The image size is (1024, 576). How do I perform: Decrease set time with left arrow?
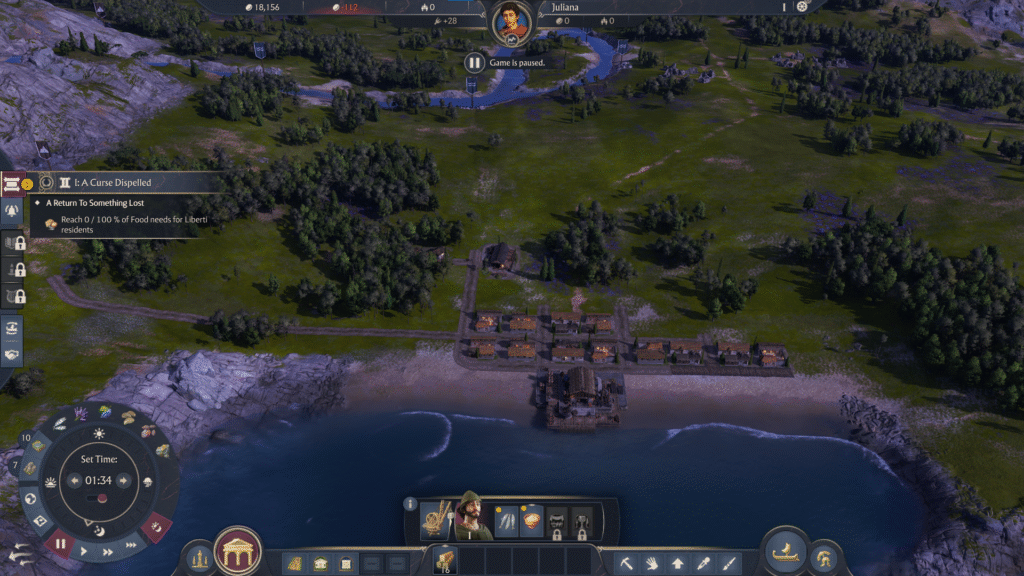pyautogui.click(x=74, y=480)
